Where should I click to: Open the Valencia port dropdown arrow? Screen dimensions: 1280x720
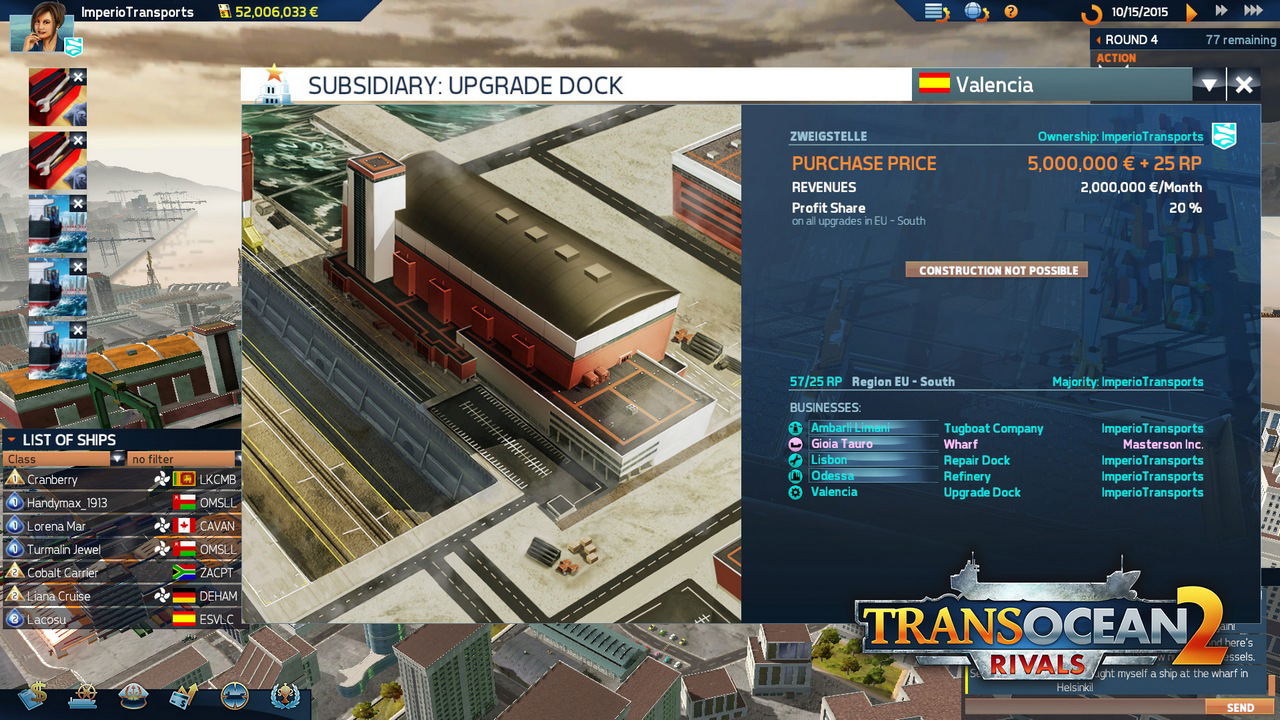coord(1209,85)
